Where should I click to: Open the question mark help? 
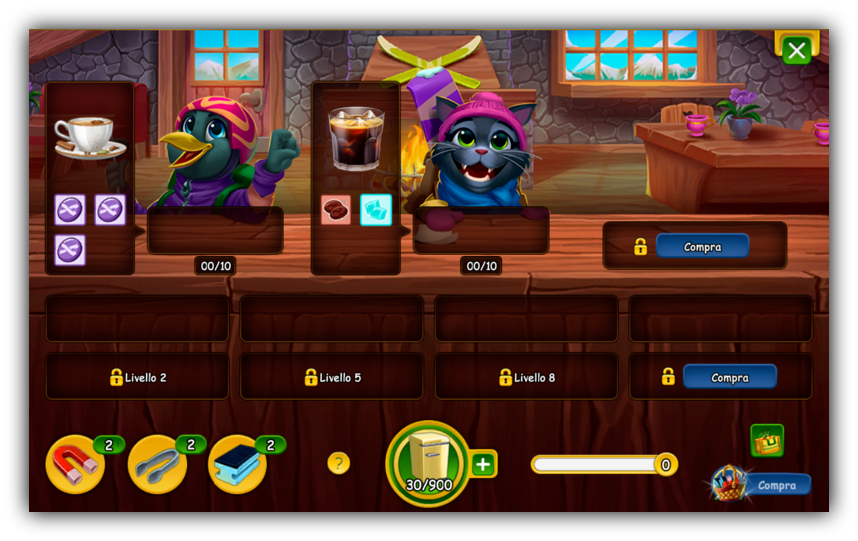339,463
